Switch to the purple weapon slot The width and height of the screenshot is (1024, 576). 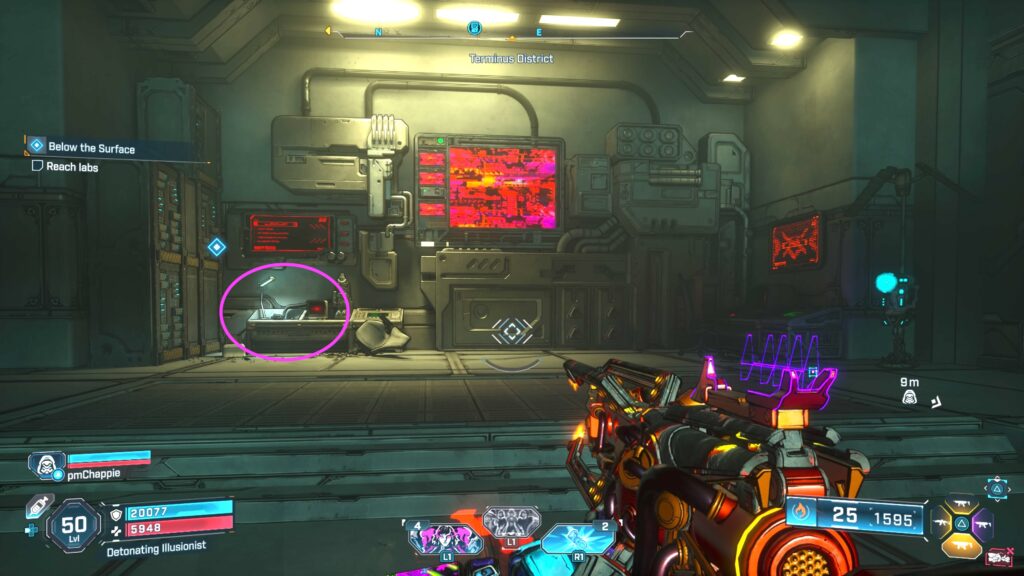pos(982,522)
